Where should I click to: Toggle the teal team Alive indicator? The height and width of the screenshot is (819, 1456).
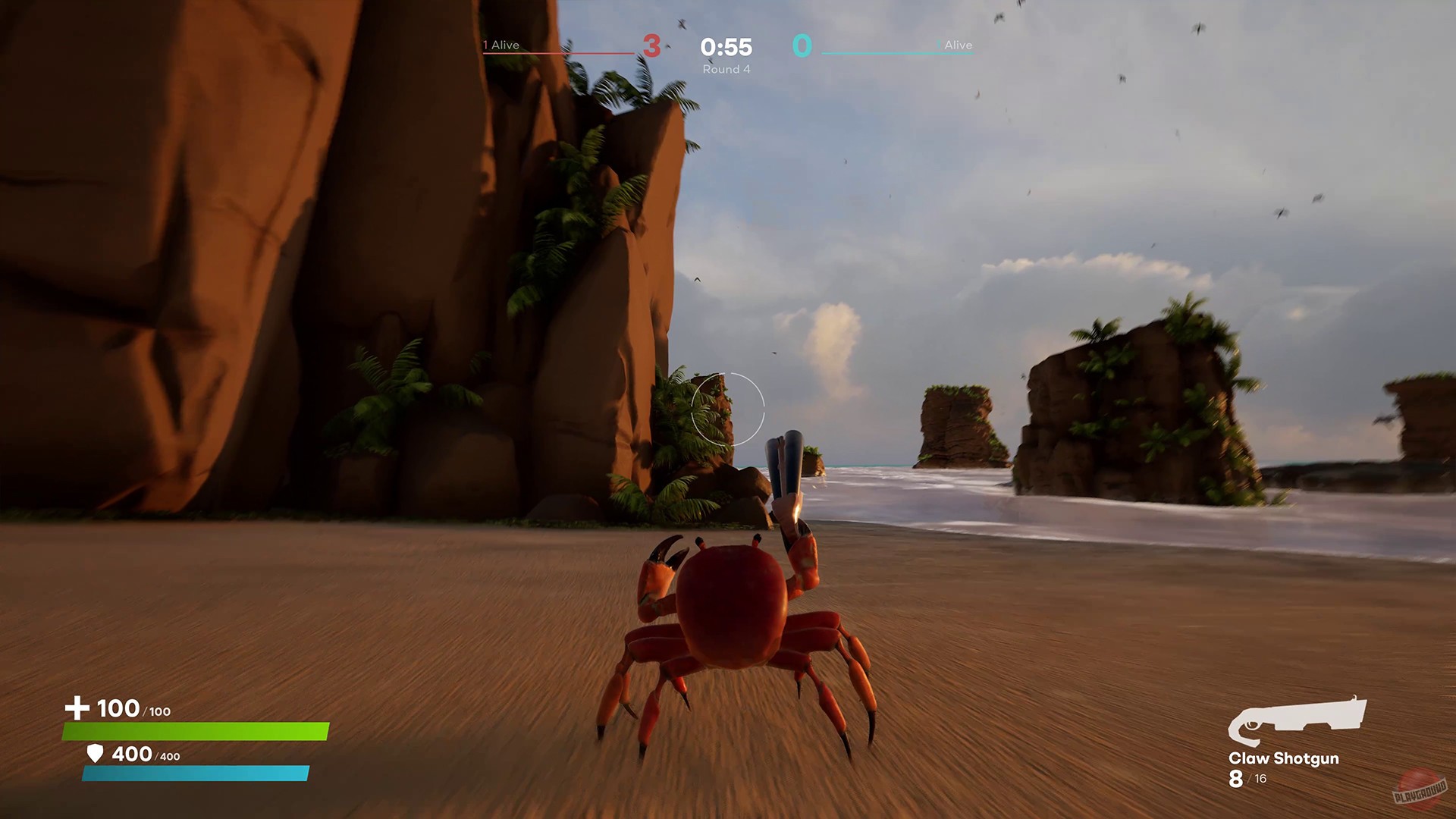[958, 45]
